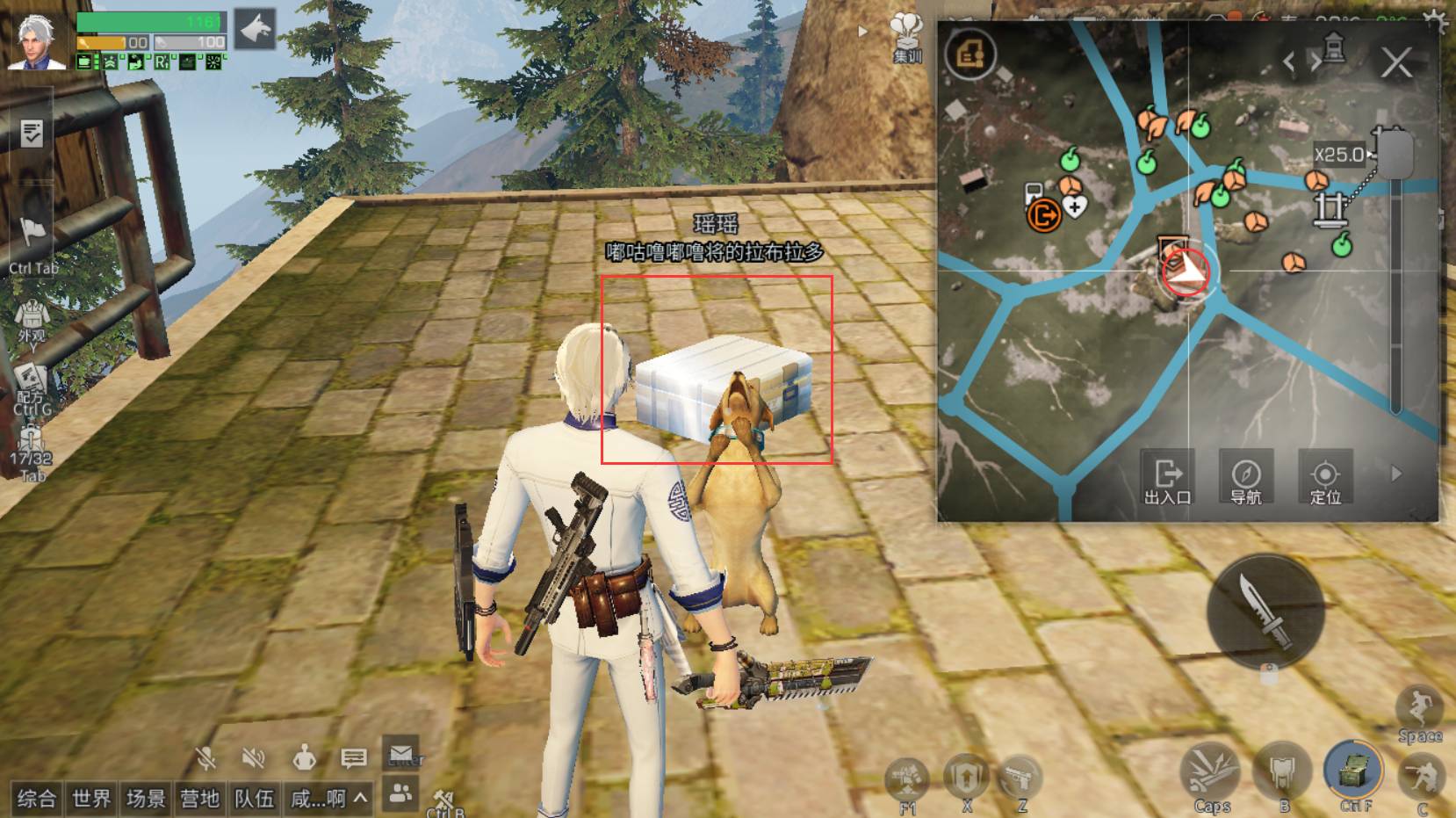1456x818 pixels.
Task: Select the 定位 locate button
Action: [1324, 479]
